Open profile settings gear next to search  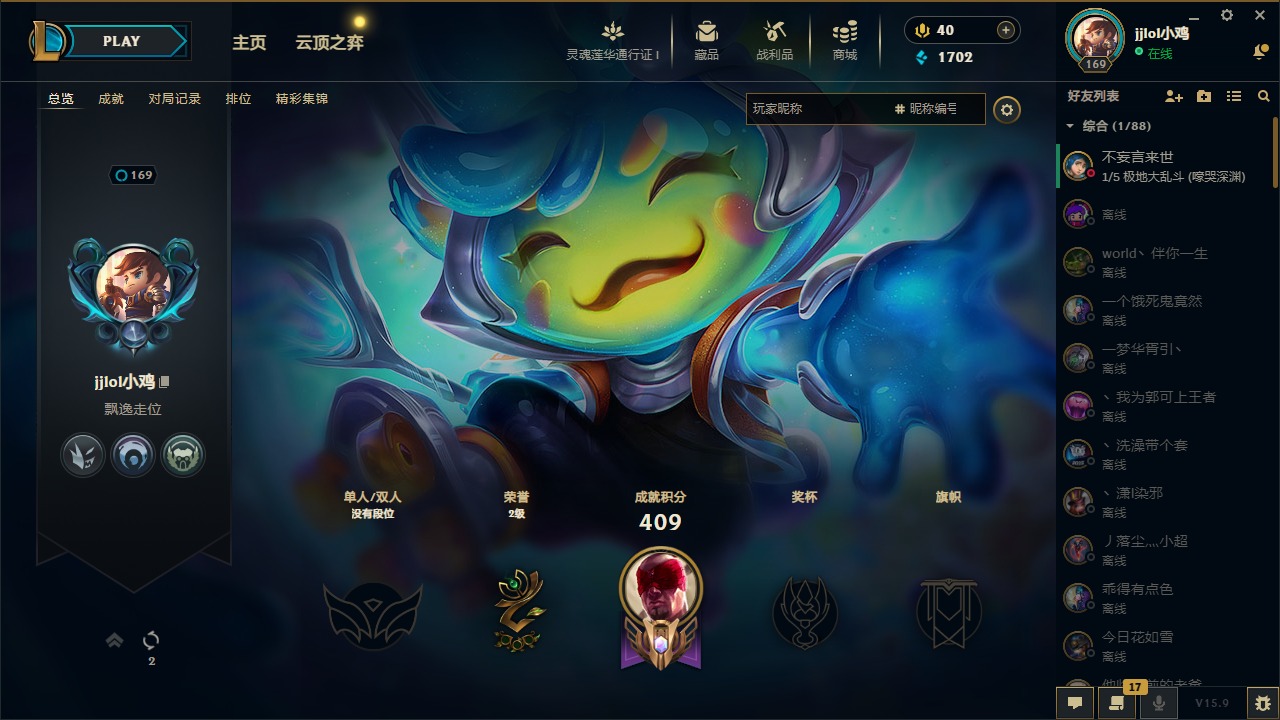click(1007, 110)
